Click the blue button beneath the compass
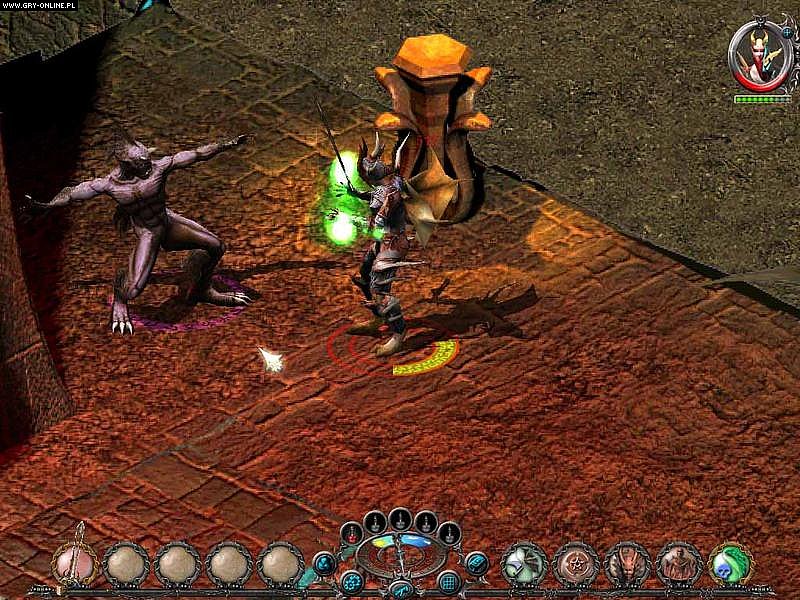This screenshot has width=800, height=600. [x=400, y=588]
